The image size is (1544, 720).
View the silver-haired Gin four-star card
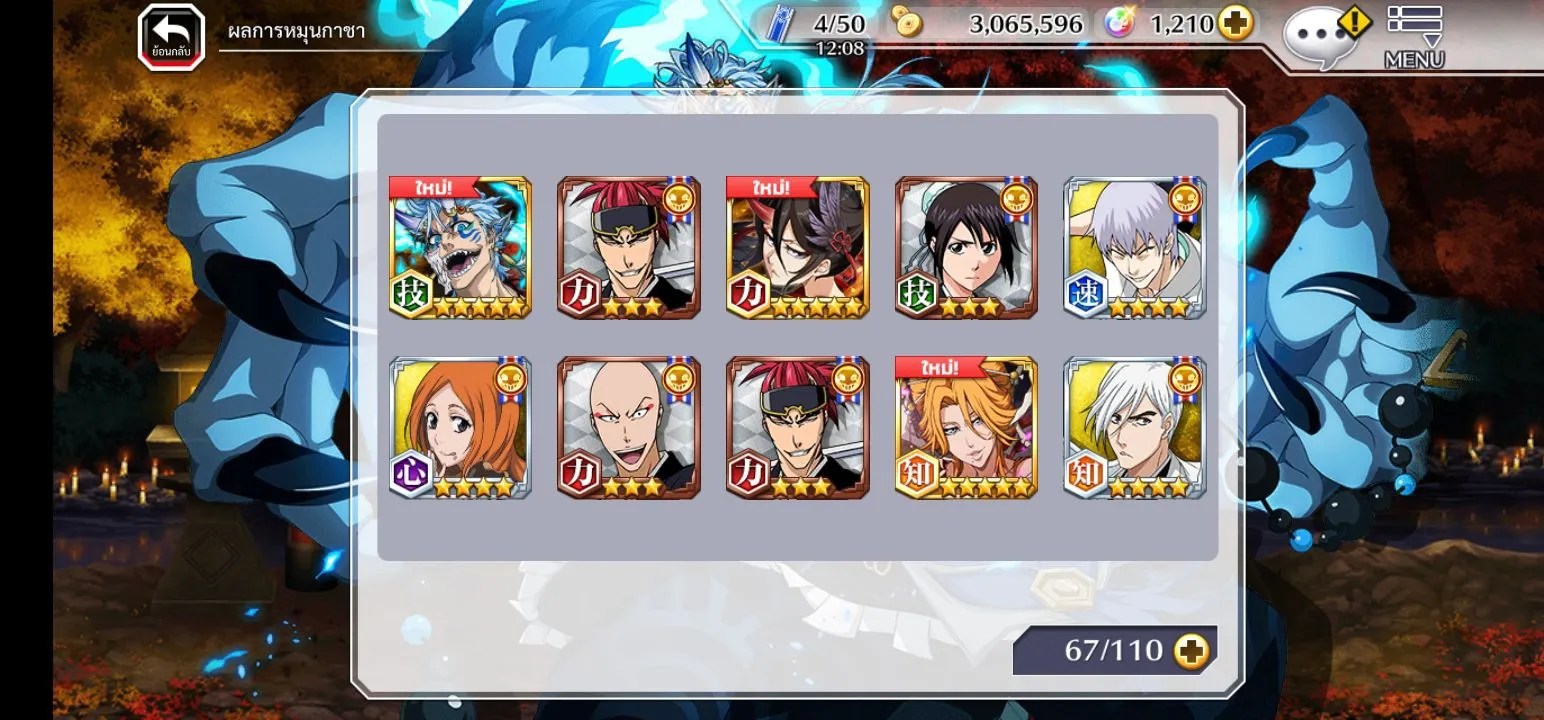click(1135, 248)
